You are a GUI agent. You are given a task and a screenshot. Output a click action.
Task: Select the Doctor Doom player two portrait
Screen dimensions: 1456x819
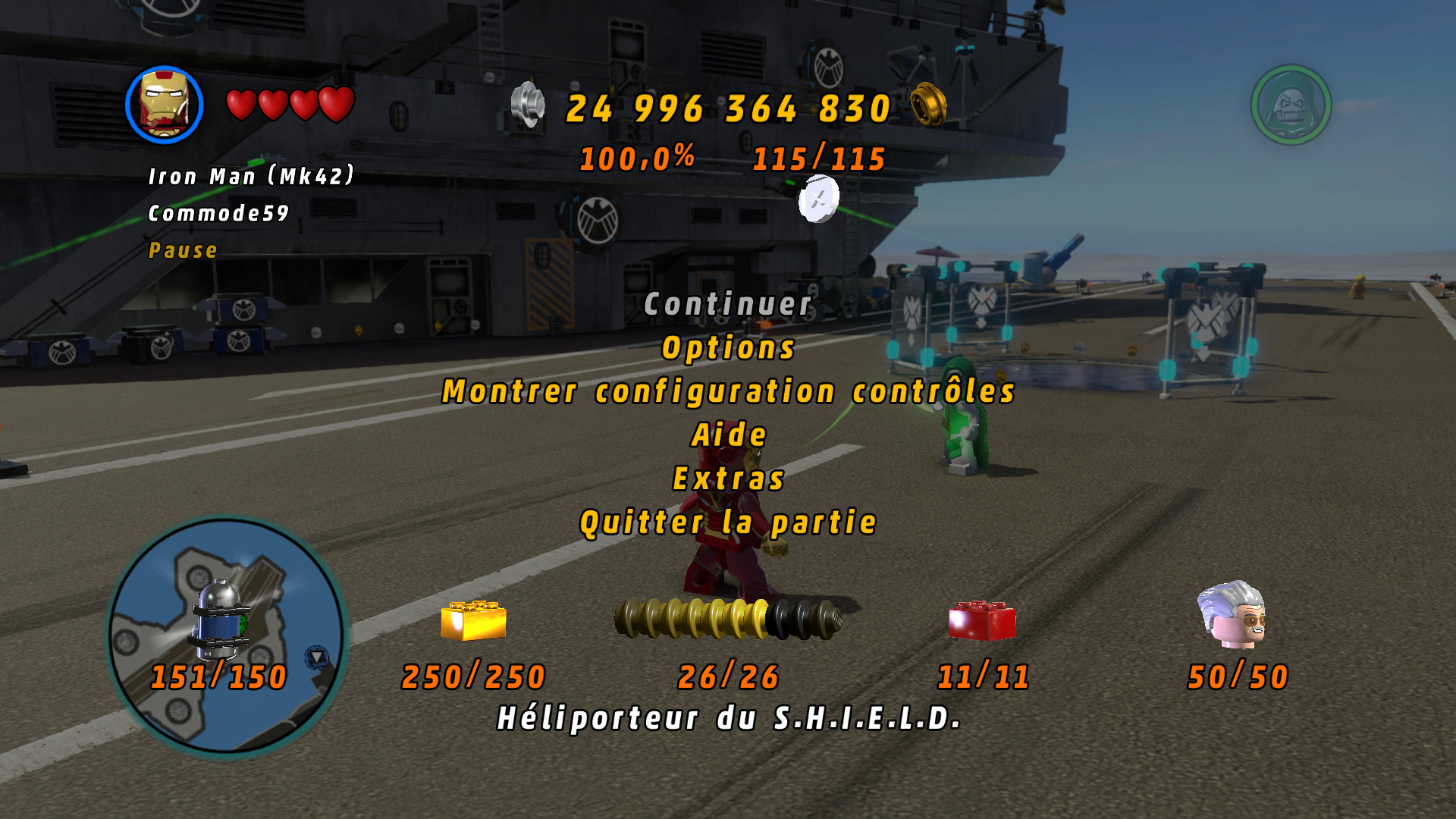(1291, 105)
